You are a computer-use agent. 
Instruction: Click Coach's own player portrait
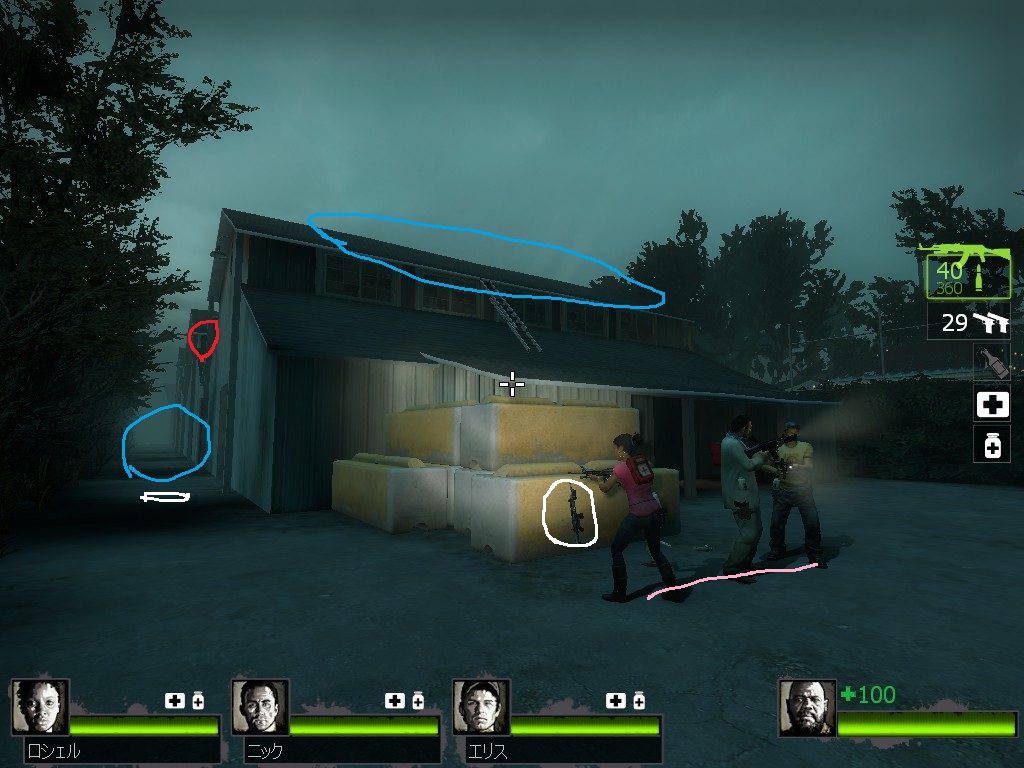point(807,708)
